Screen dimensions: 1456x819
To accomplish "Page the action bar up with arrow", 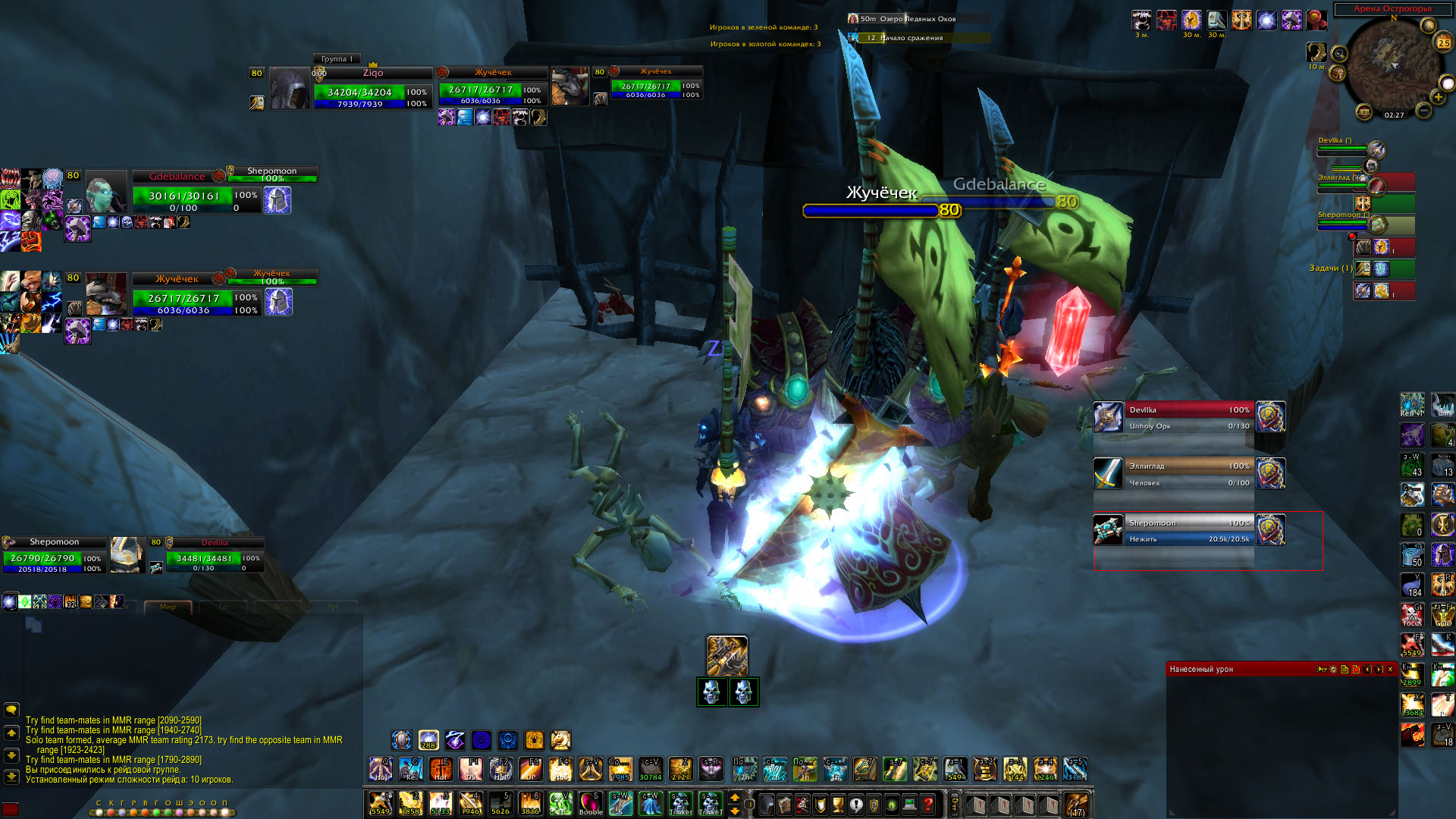I will tap(734, 798).
